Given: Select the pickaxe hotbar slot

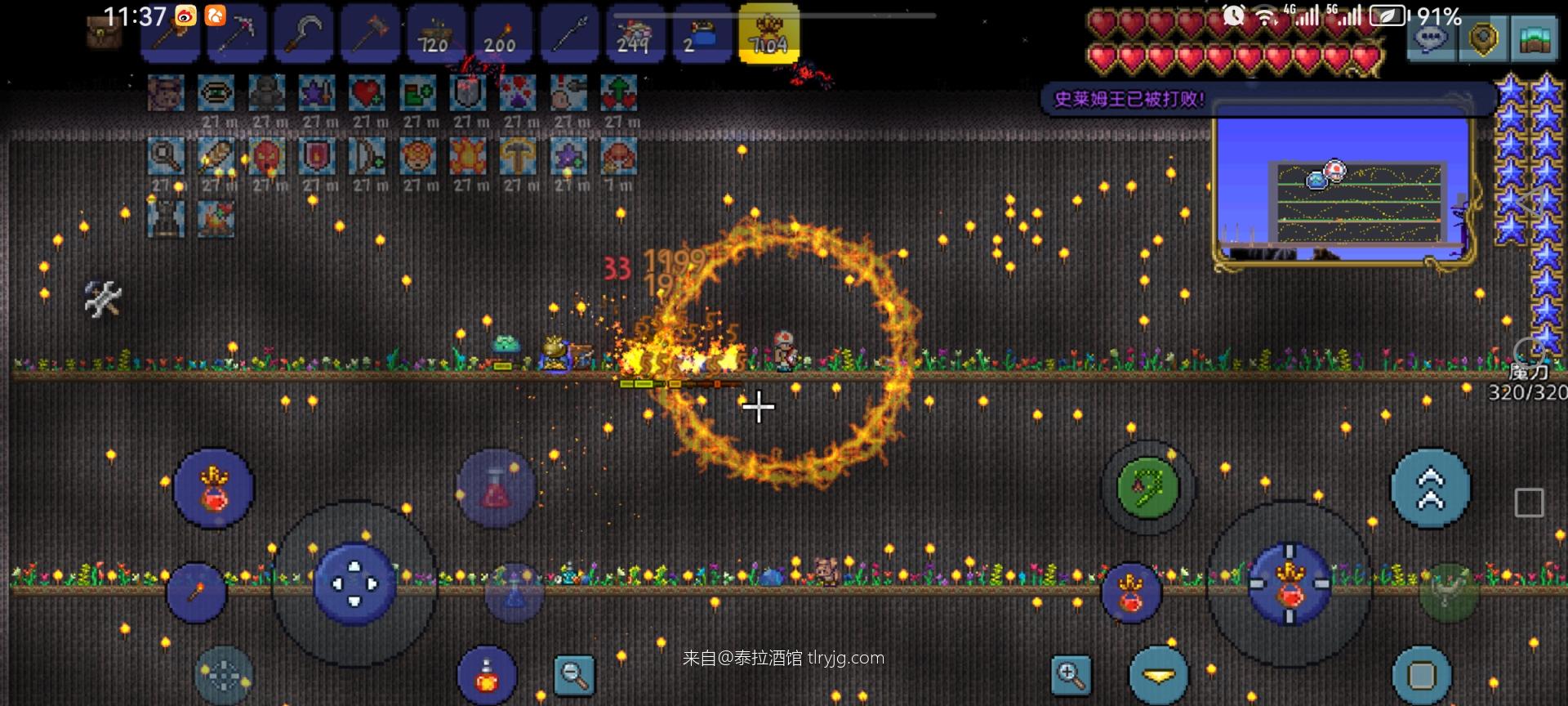Looking at the screenshot, I should click(x=237, y=34).
